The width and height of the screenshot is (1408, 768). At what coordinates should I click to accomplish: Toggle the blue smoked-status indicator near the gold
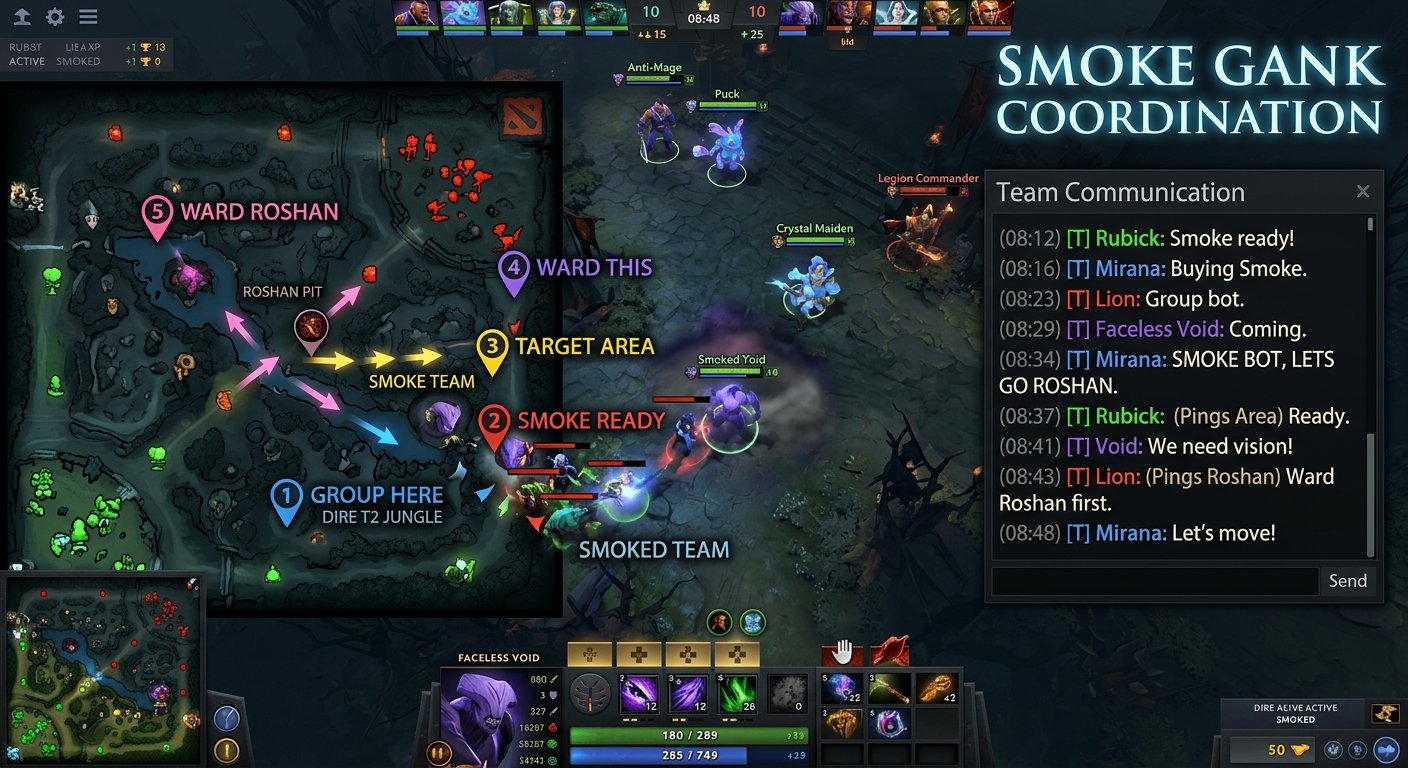(x=1387, y=750)
